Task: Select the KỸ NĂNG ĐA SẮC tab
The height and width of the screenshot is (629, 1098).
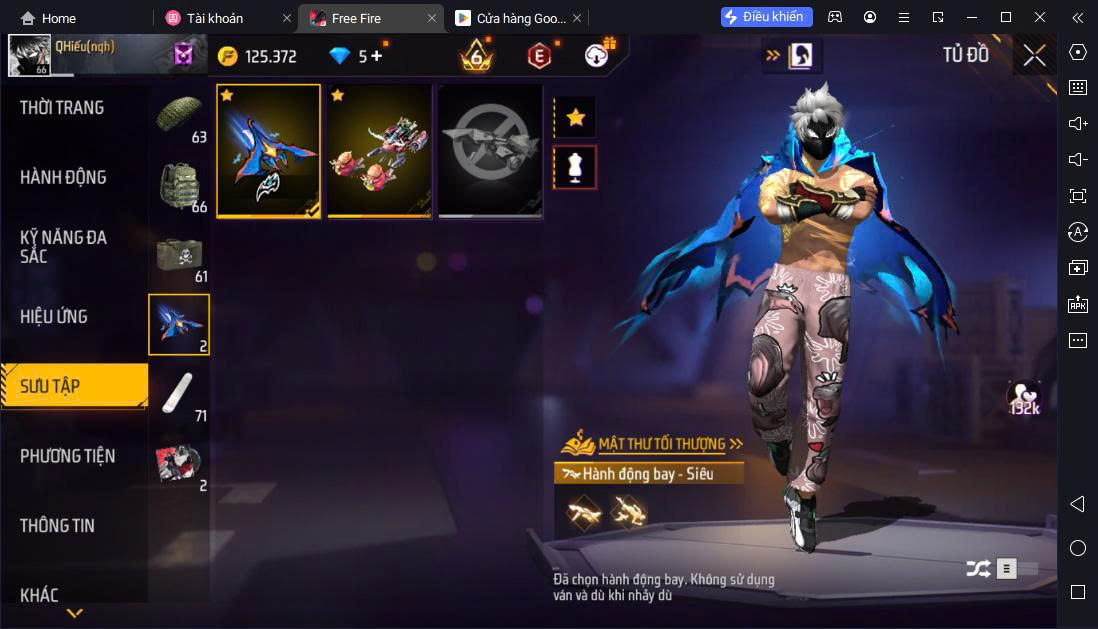Action: point(63,246)
